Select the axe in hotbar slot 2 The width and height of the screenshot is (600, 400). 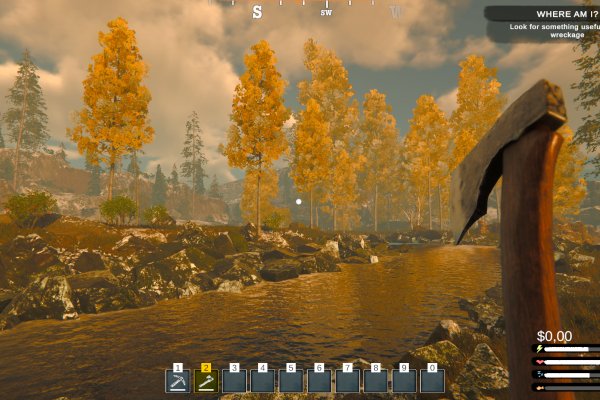pyautogui.click(x=206, y=381)
